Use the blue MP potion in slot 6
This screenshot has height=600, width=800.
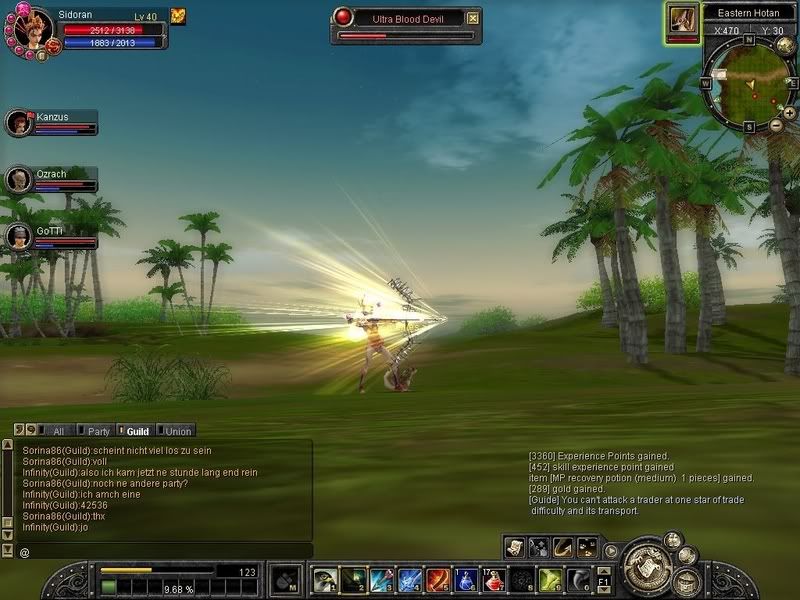[466, 580]
